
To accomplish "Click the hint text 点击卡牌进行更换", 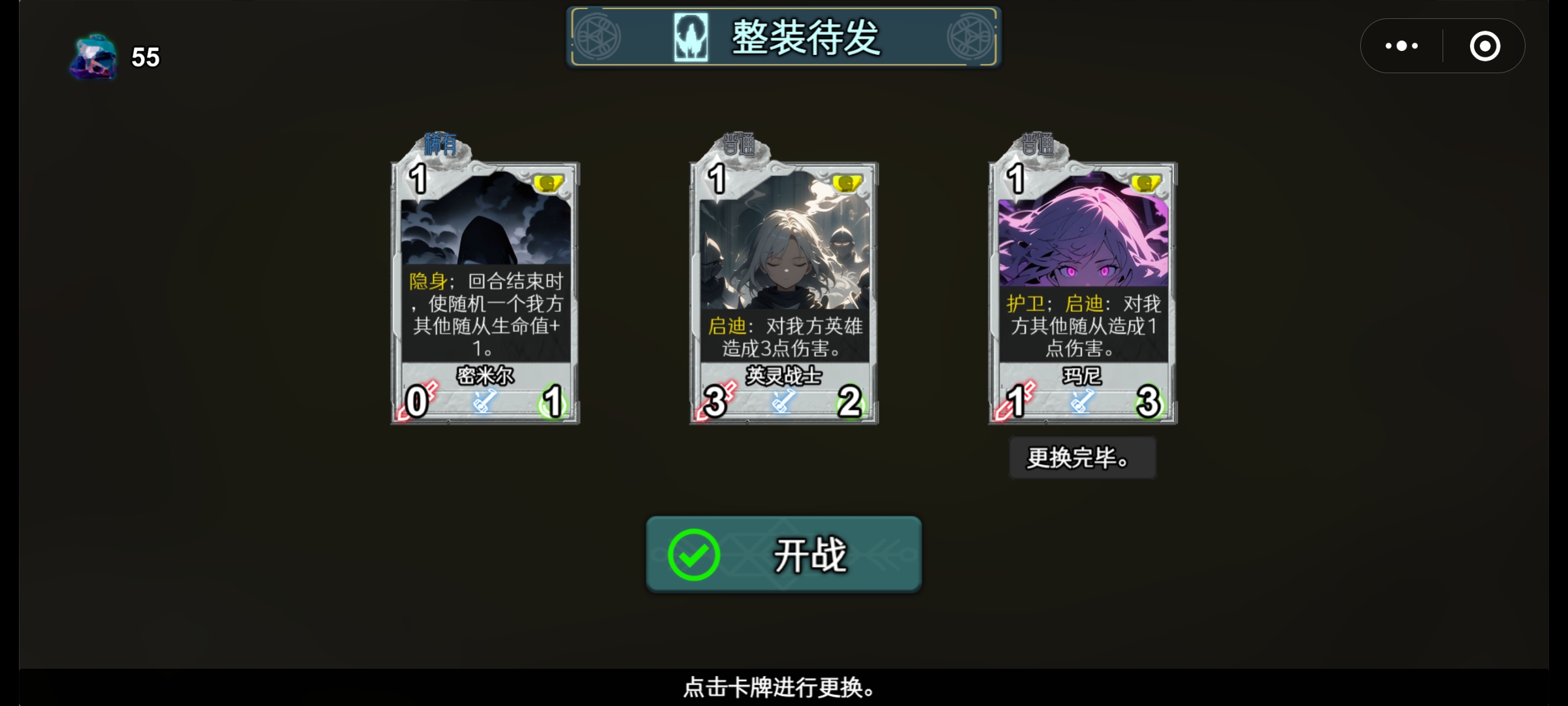I will 783,688.
